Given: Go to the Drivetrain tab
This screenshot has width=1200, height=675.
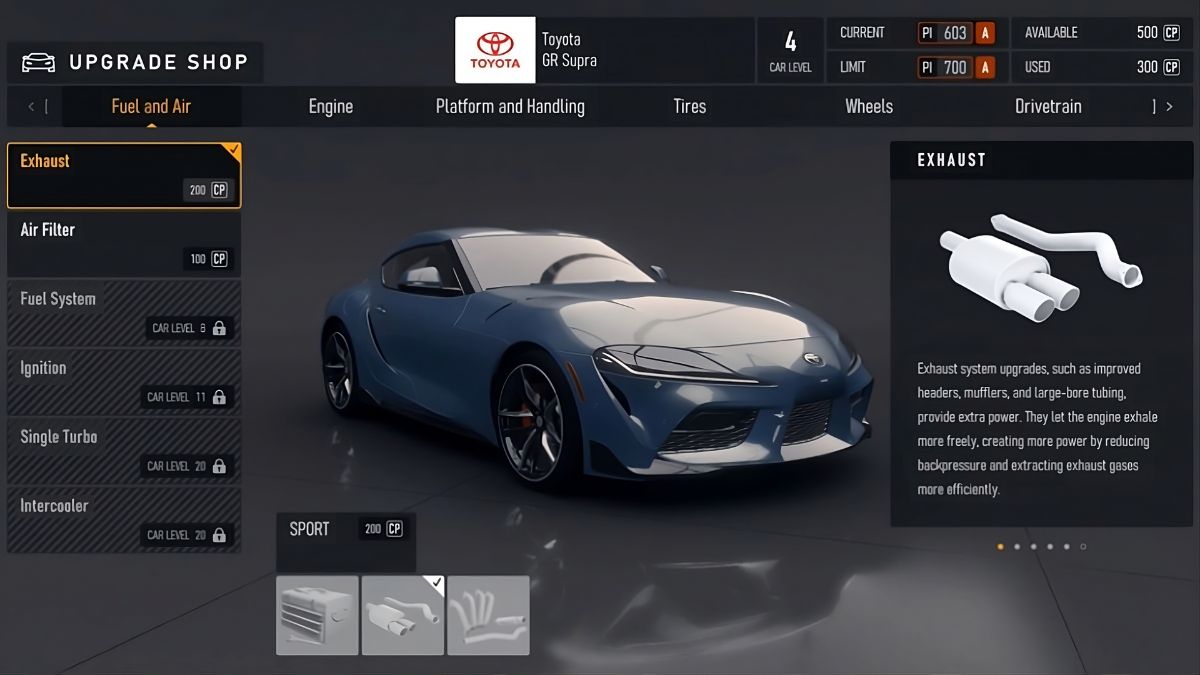Looking at the screenshot, I should tap(1048, 107).
